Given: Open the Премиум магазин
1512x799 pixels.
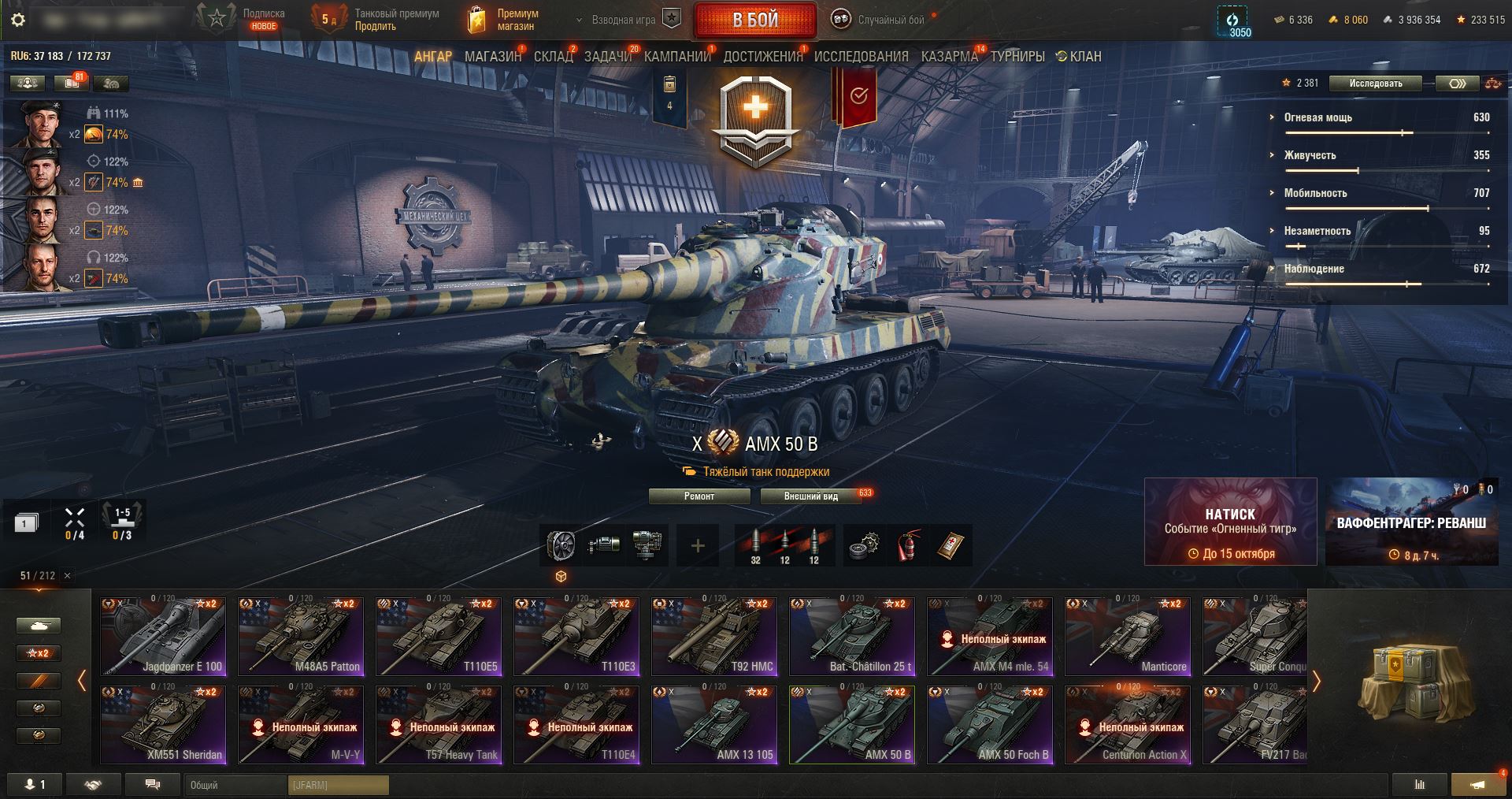Looking at the screenshot, I should (x=503, y=20).
